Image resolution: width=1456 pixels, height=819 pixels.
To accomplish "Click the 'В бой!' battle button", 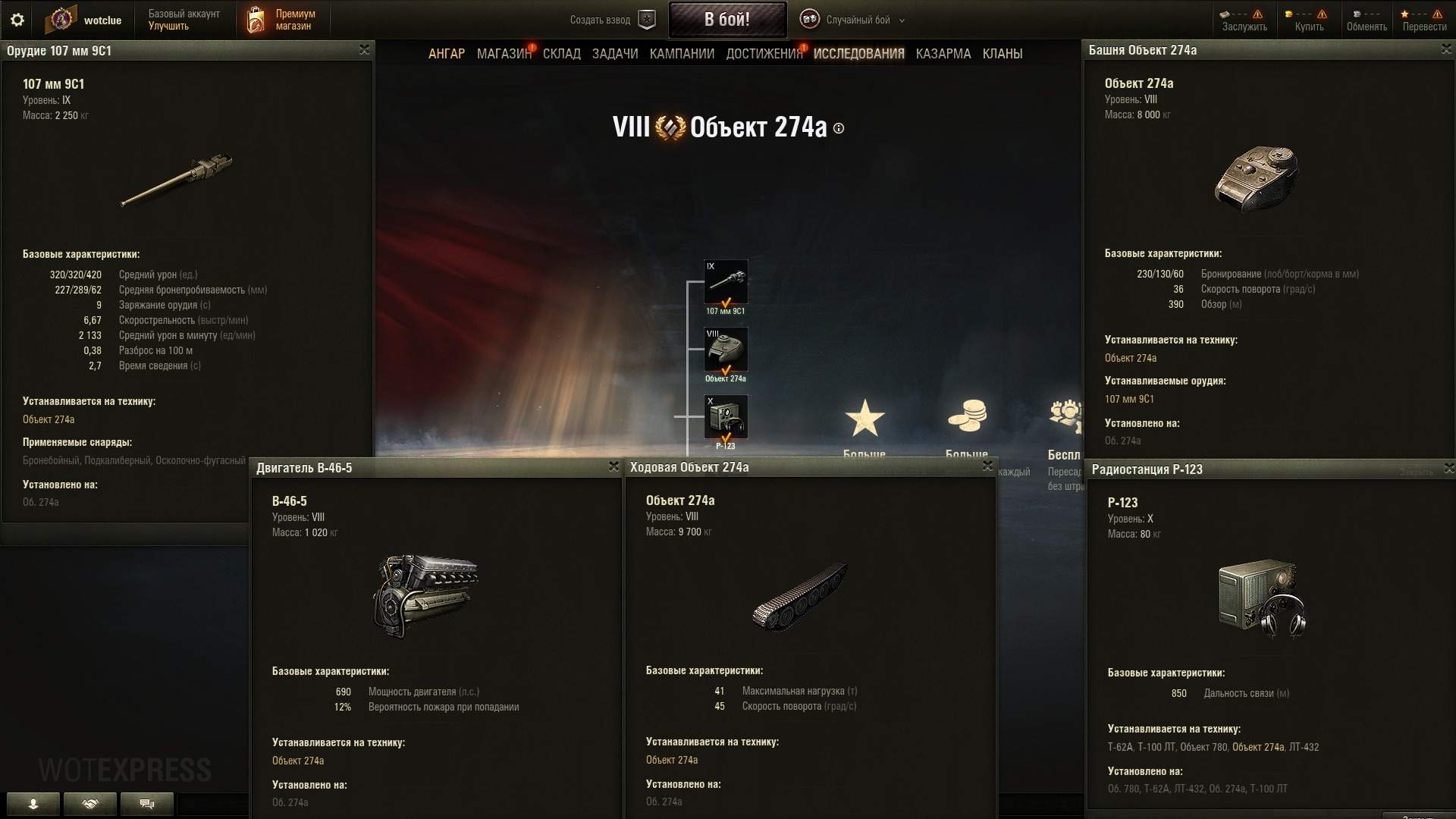I will 726,20.
